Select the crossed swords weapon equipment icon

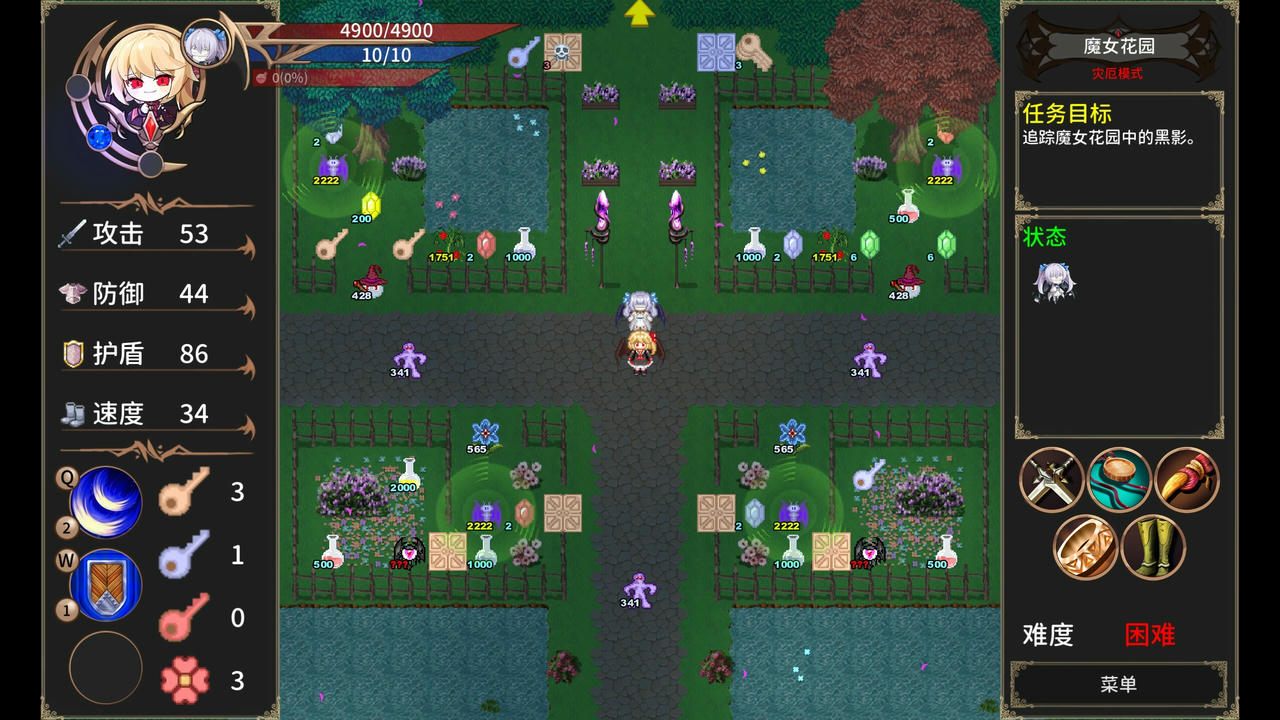point(1053,480)
